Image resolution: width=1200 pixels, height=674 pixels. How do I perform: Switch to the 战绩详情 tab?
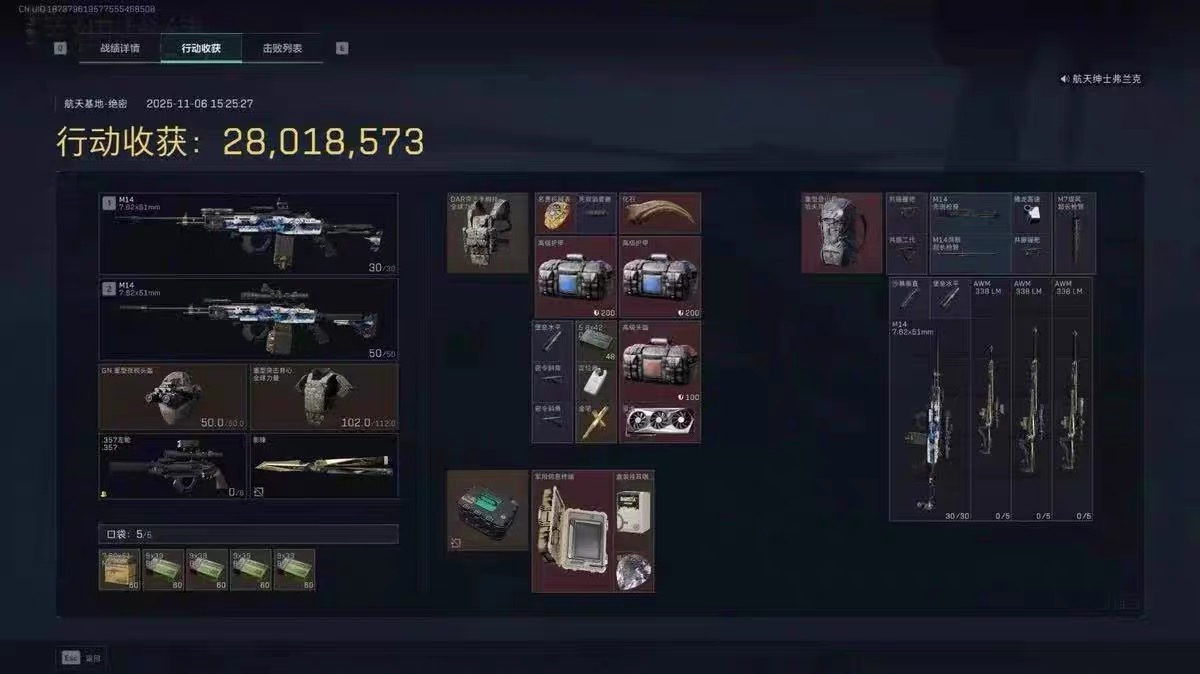point(119,48)
